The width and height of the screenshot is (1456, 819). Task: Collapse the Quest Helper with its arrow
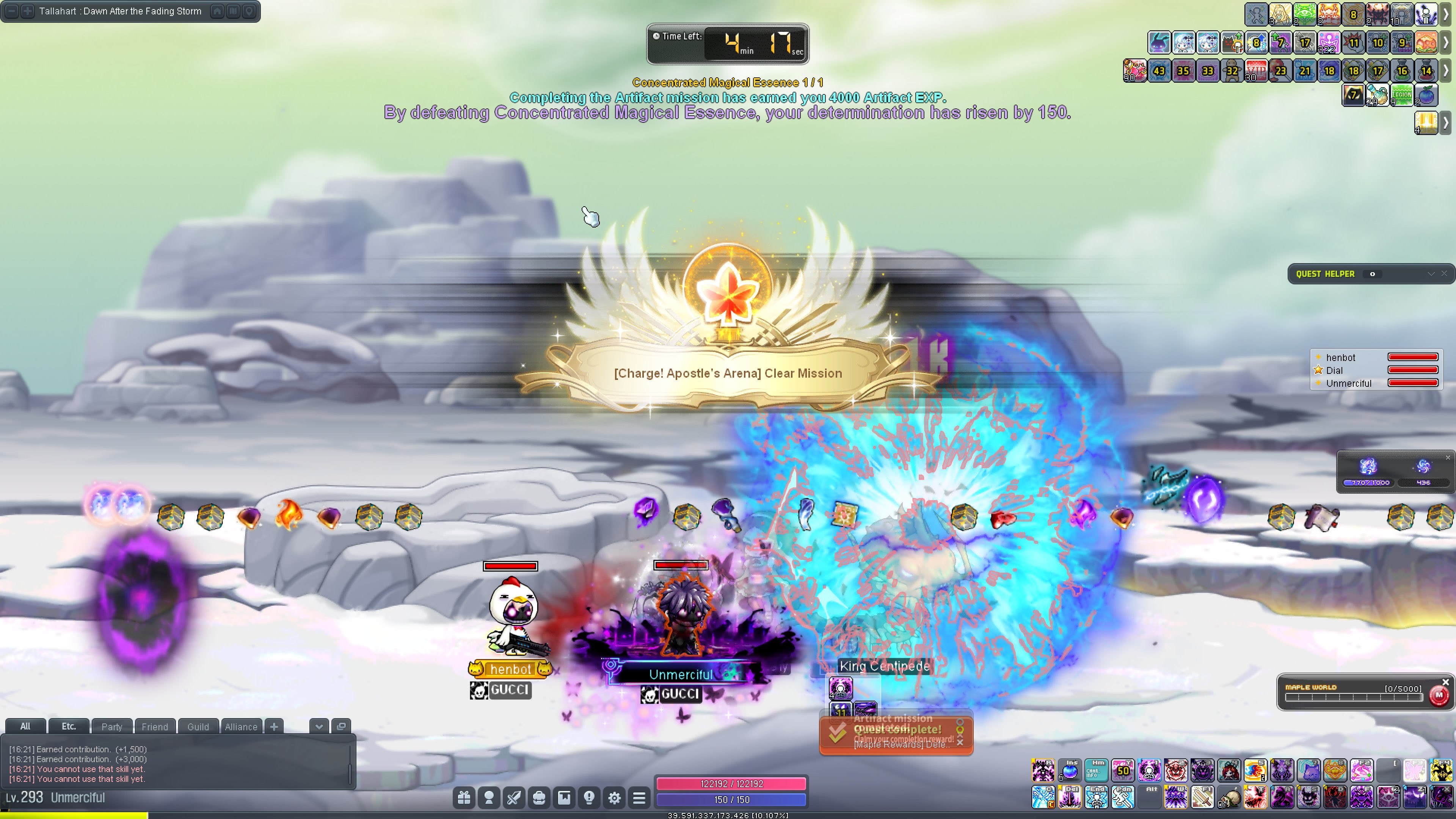point(1431,273)
